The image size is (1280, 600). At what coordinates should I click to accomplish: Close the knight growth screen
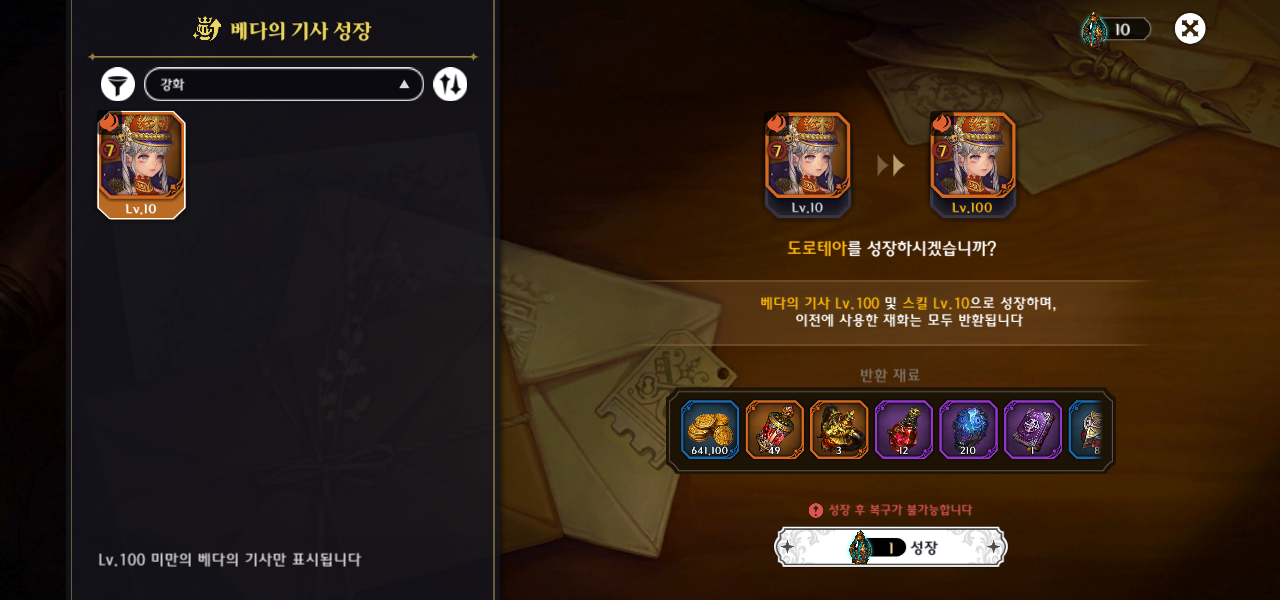1189,29
